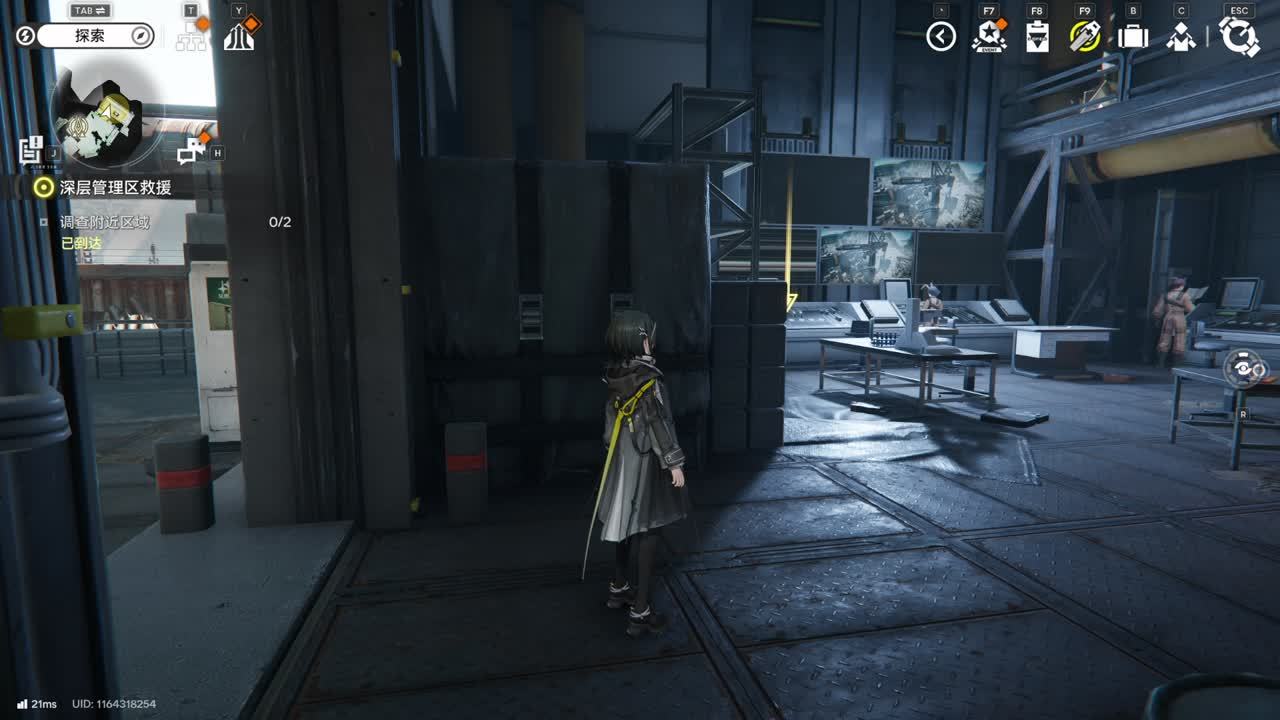Open the operator character menu icon

pos(1181,37)
